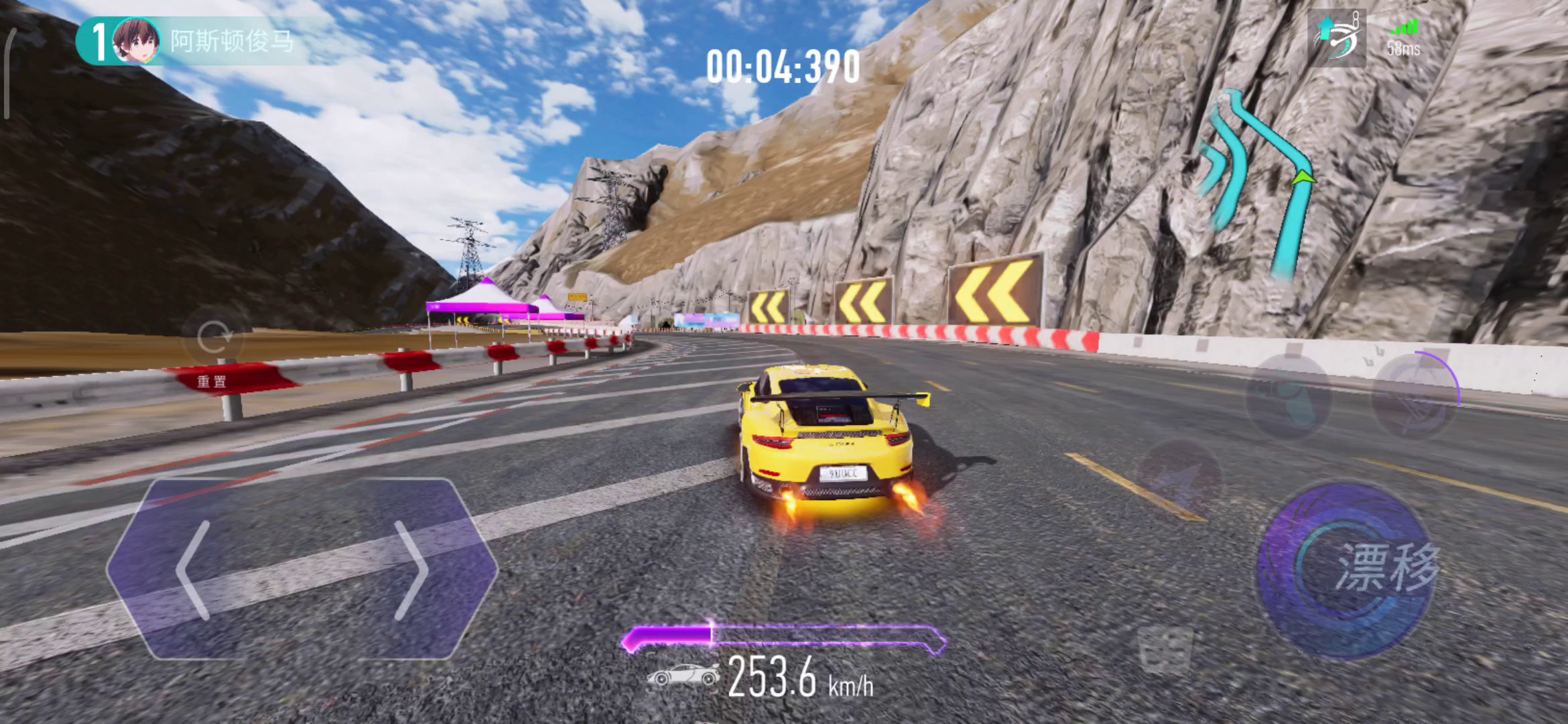
Task: Use the faded teal nitro skill button
Action: (1288, 397)
